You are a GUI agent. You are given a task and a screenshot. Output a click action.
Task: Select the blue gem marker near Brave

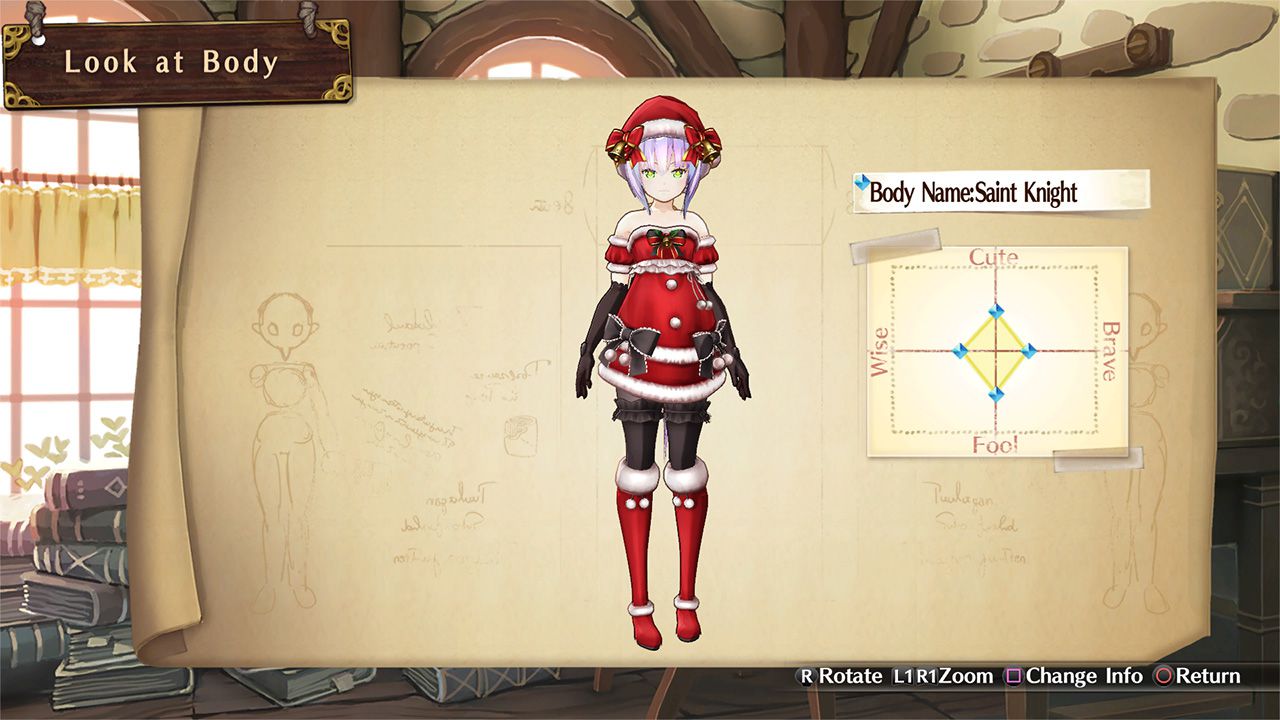coord(1030,352)
